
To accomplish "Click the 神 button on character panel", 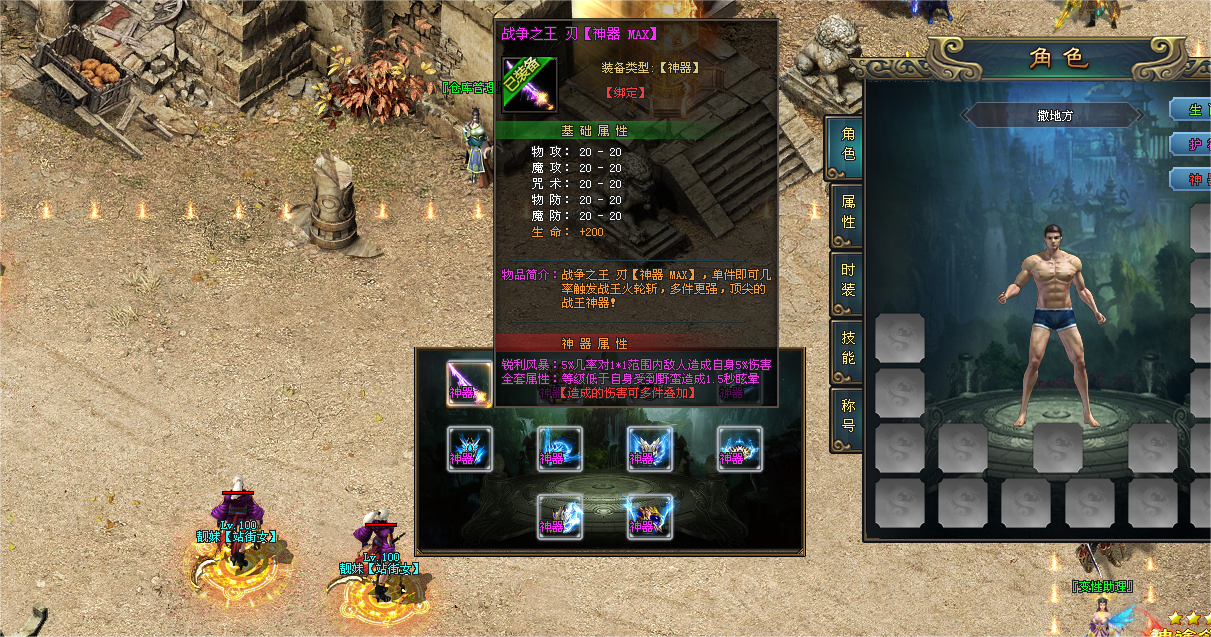I will [x=1191, y=180].
